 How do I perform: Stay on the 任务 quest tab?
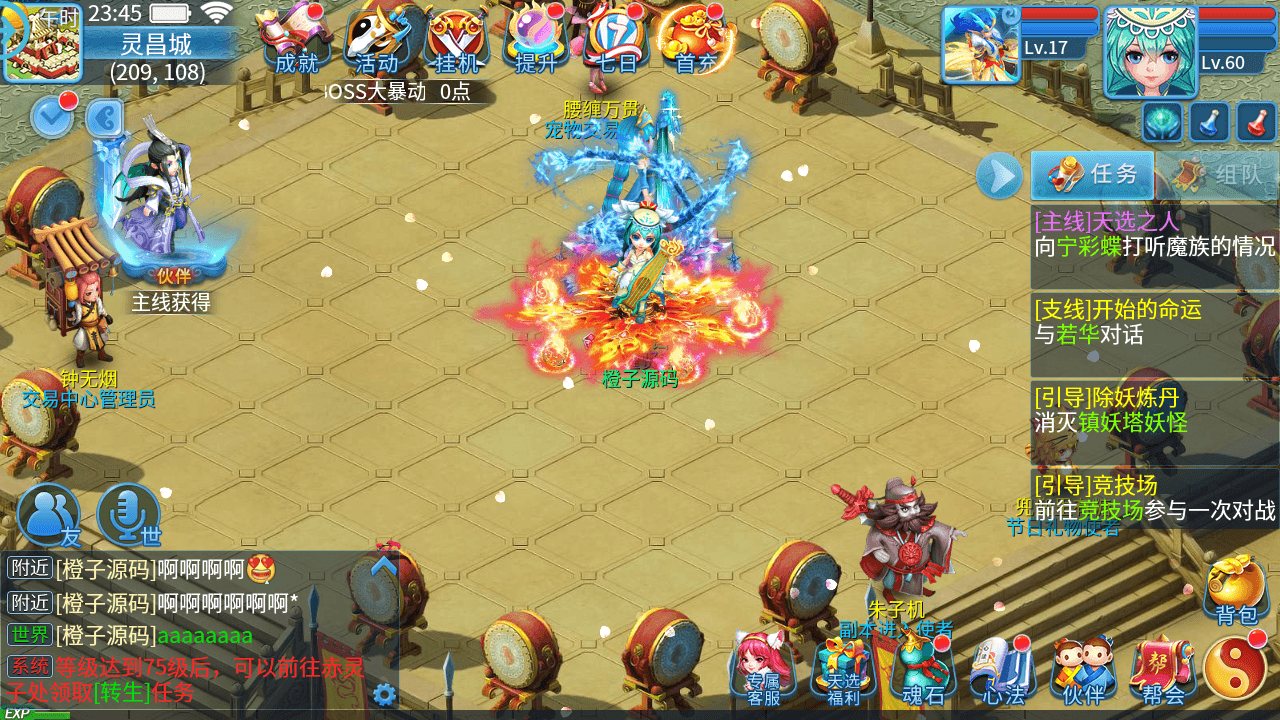click(x=1092, y=177)
